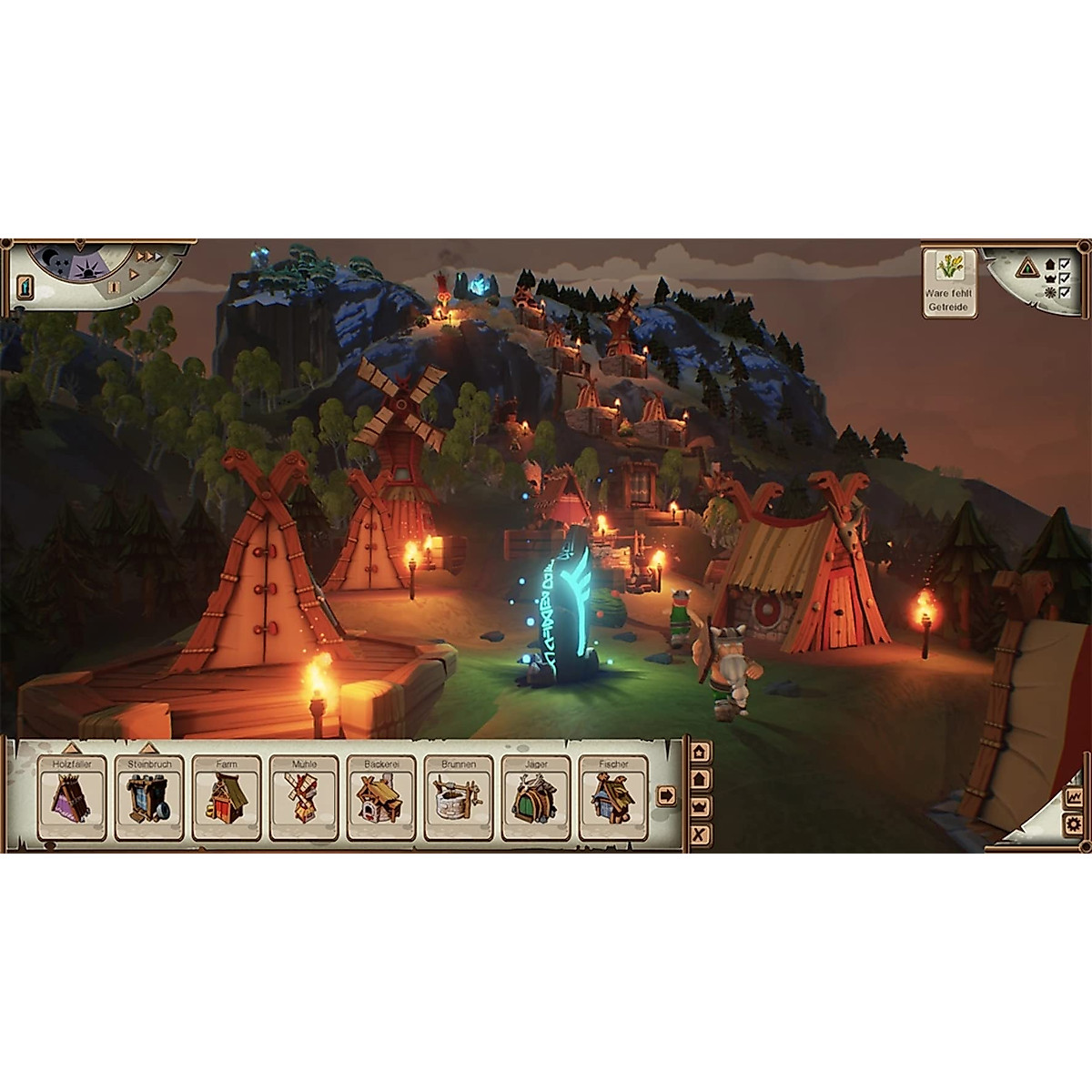Toggle the house filter checkbox

click(x=1063, y=264)
